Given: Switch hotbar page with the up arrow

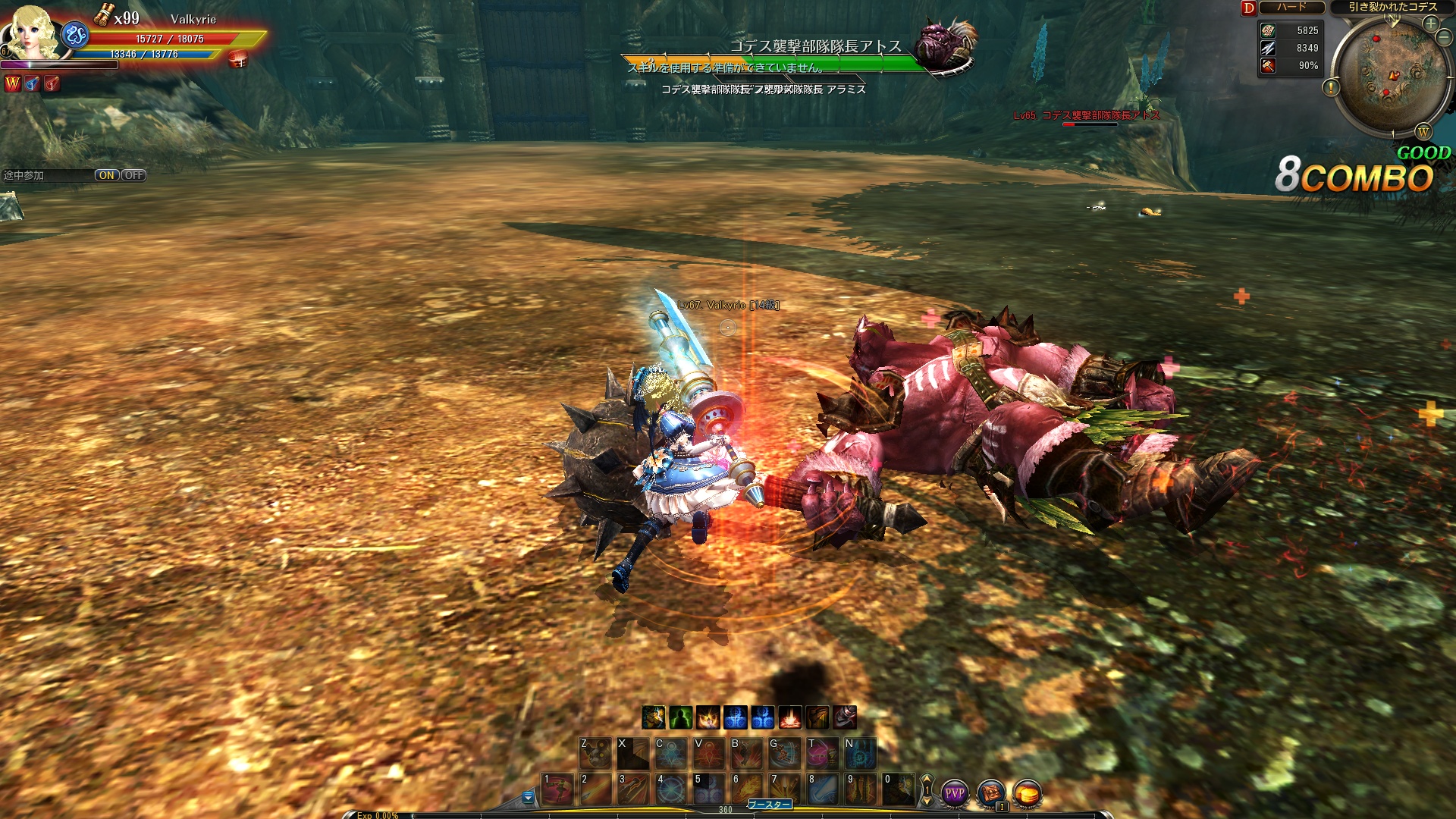Looking at the screenshot, I should pos(926,779).
